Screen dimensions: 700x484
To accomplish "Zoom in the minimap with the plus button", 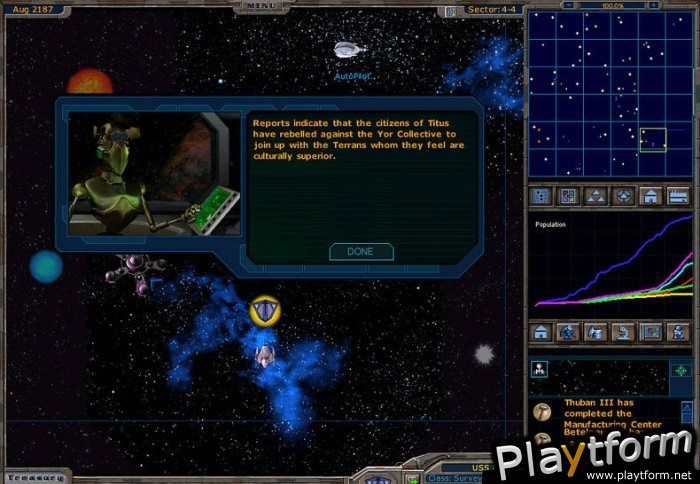I will [x=653, y=6].
